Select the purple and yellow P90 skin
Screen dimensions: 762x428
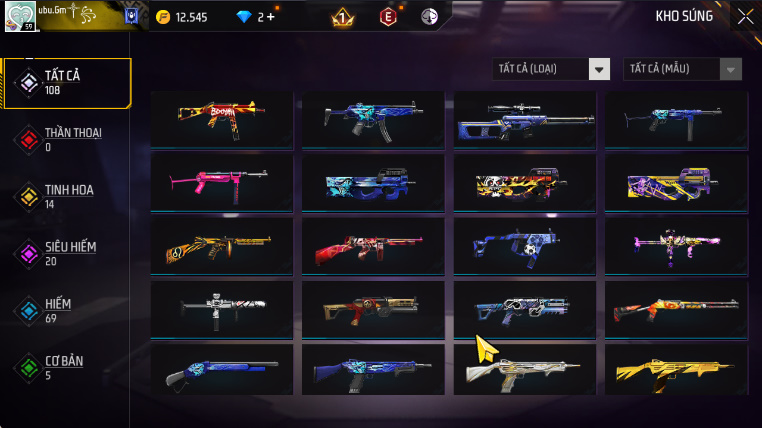pos(676,181)
